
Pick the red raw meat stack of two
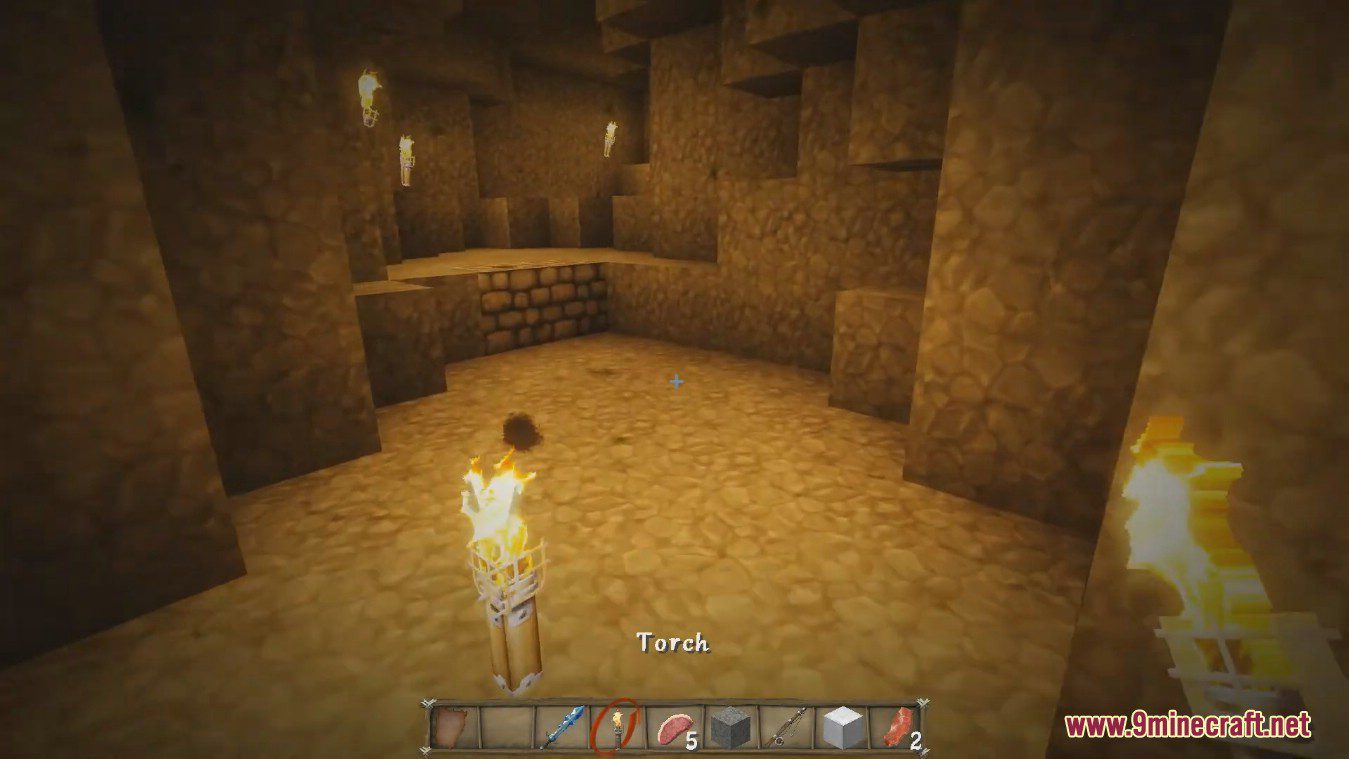(898, 727)
